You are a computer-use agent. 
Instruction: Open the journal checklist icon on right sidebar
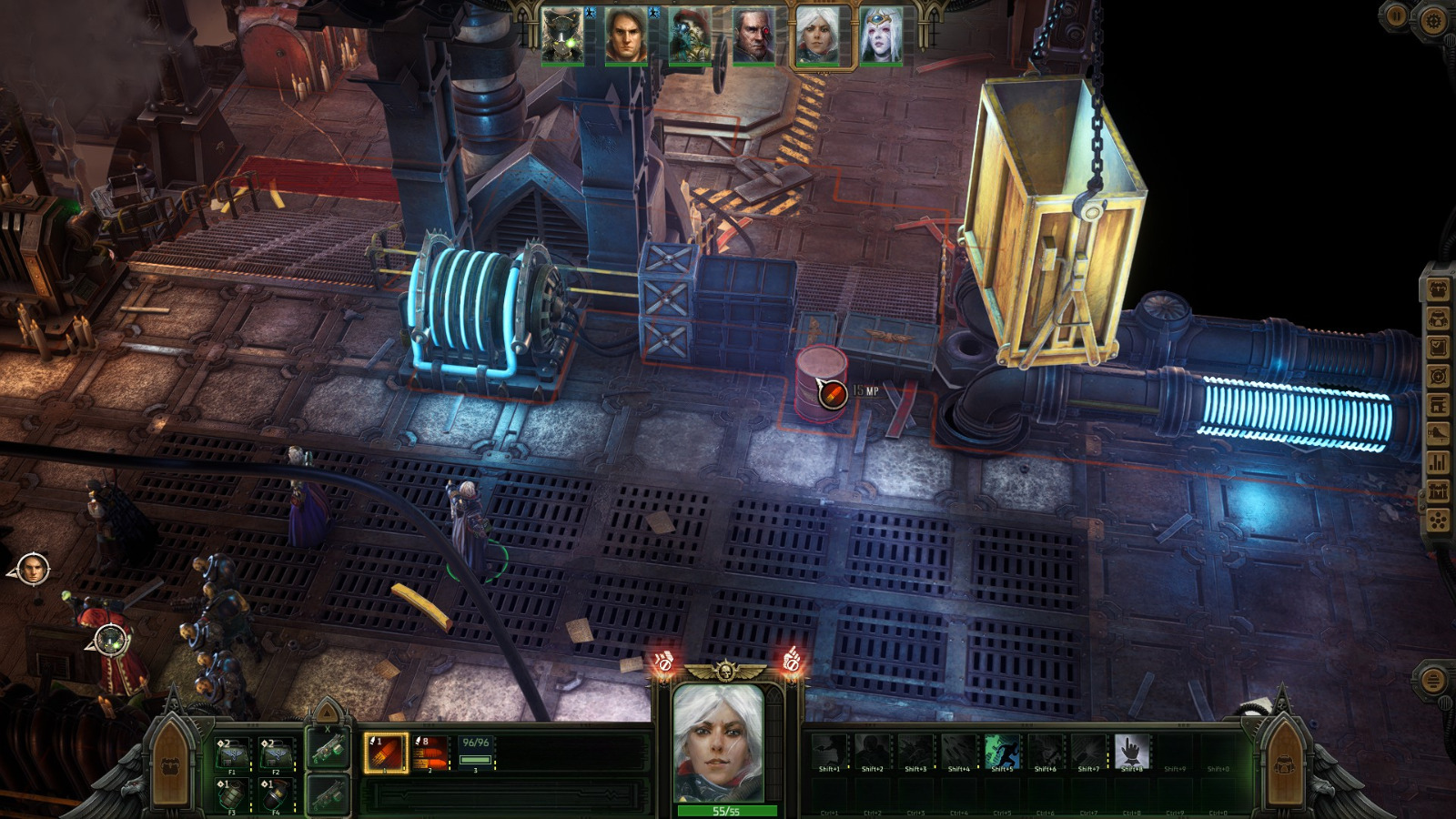(x=1440, y=348)
